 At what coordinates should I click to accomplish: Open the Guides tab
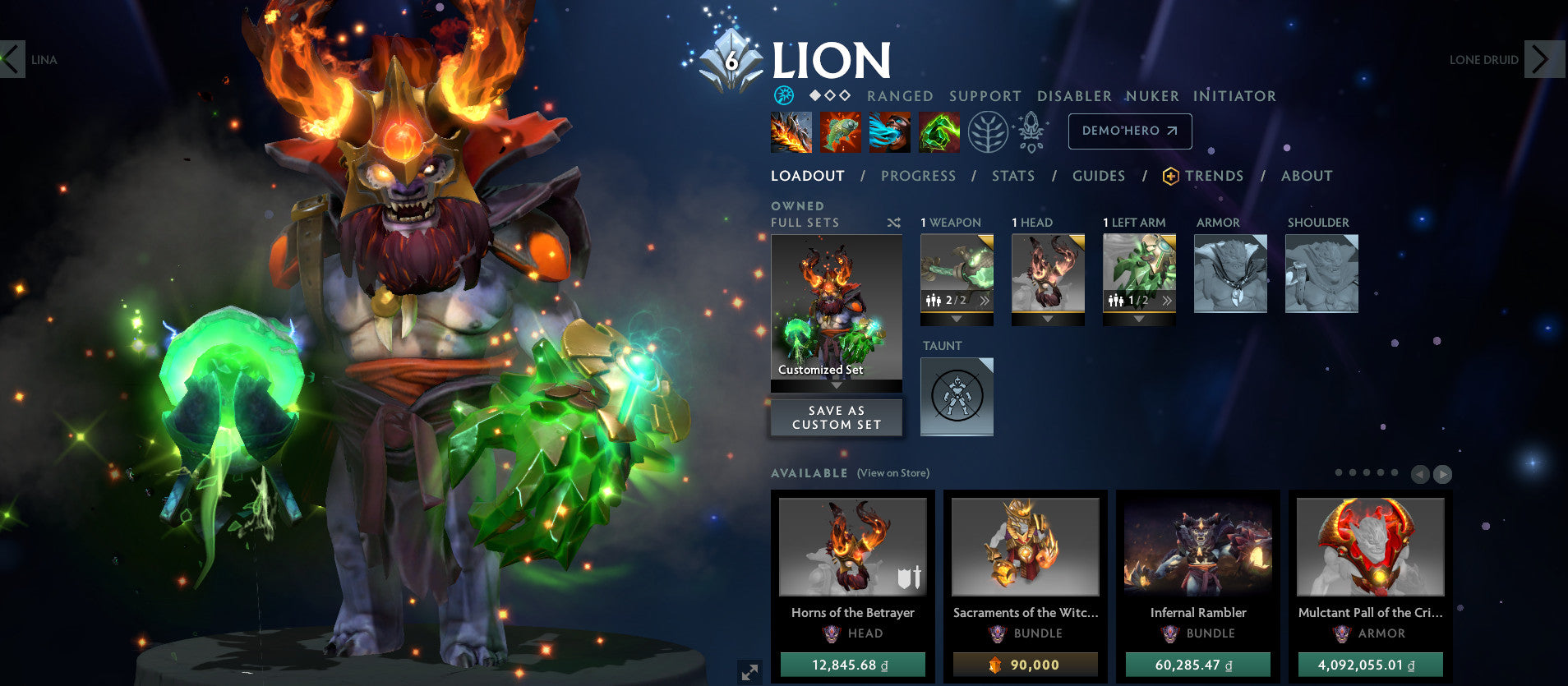[1099, 175]
